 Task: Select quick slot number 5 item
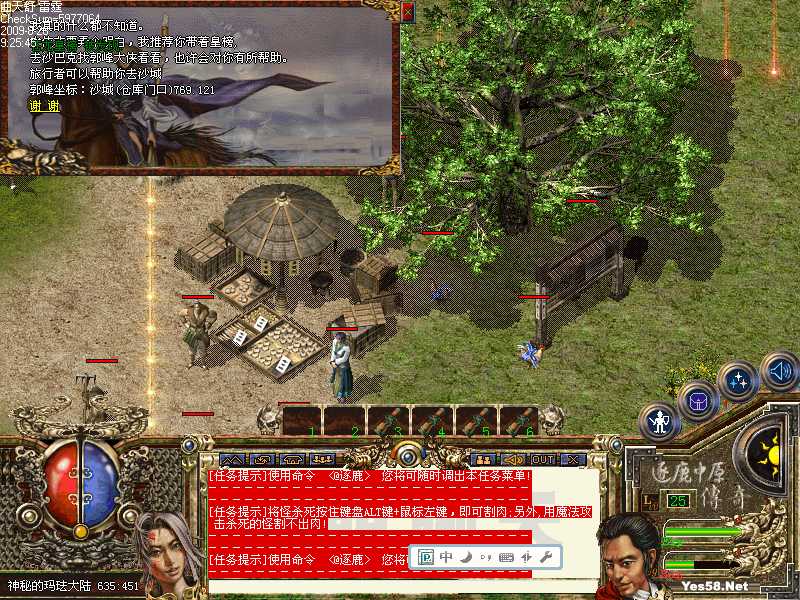[x=477, y=421]
